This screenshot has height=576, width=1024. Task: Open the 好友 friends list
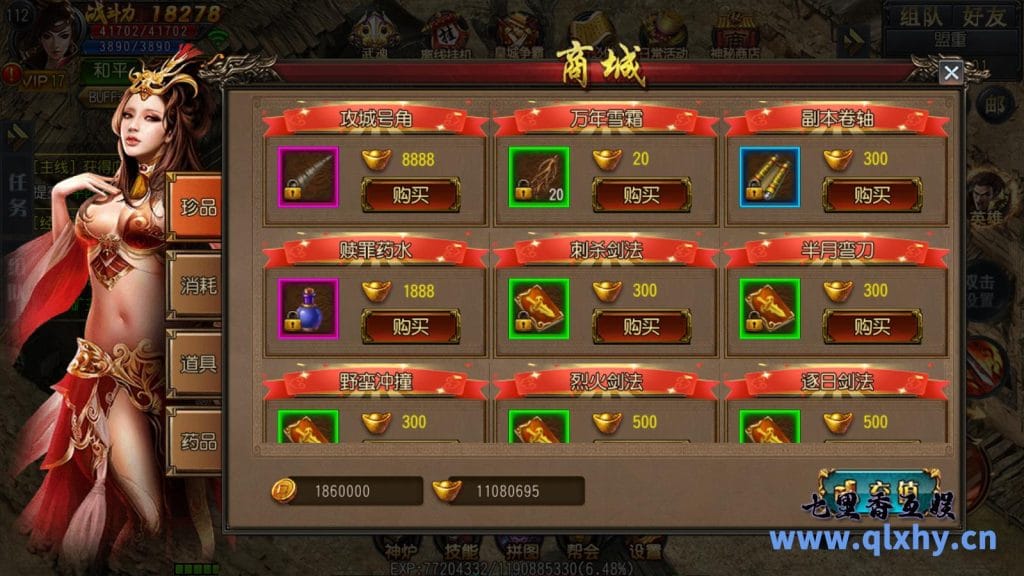pyautogui.click(x=983, y=17)
